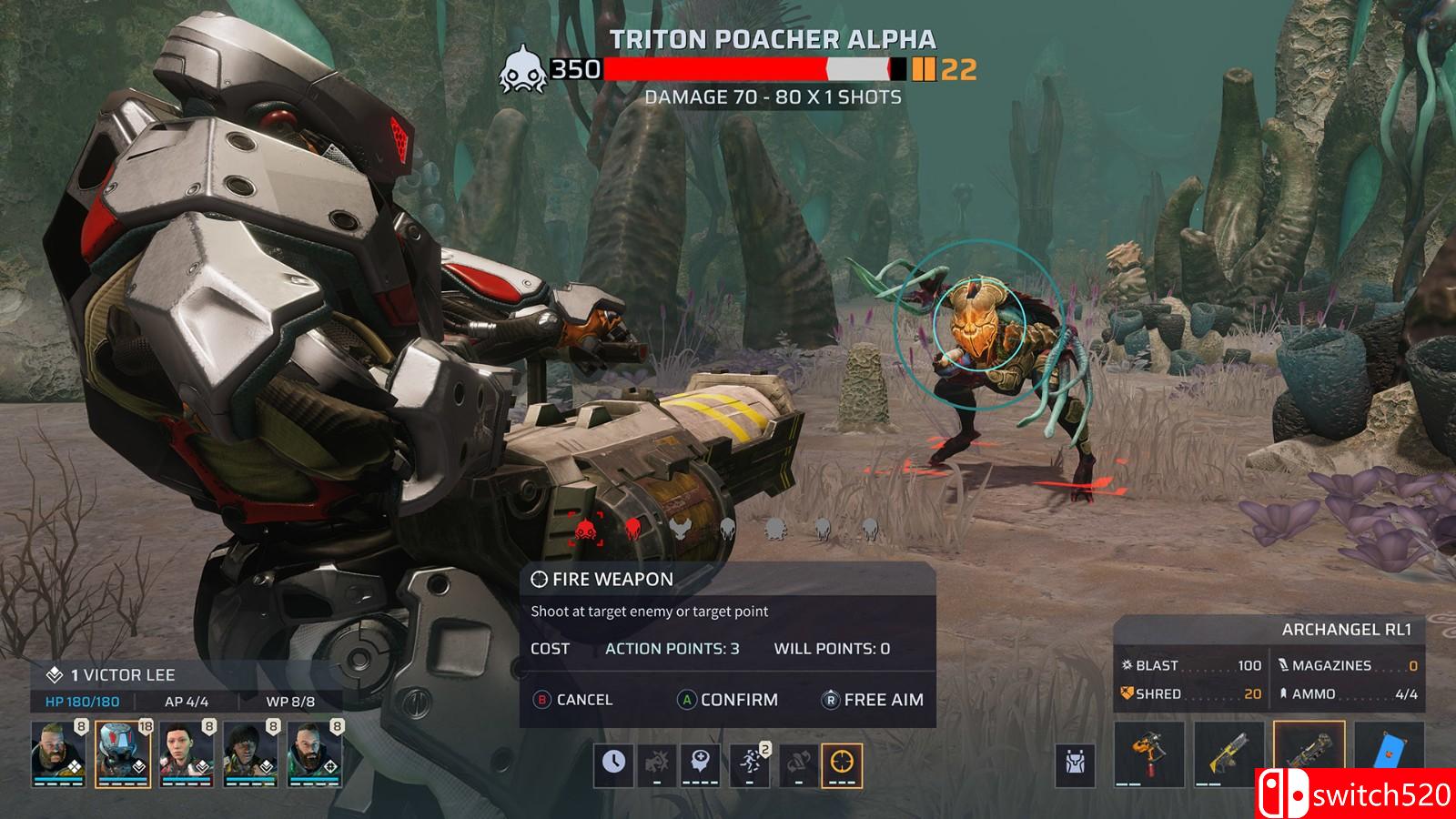
Task: Pick the bearded soldier with crosshair class badge
Action: point(315,753)
